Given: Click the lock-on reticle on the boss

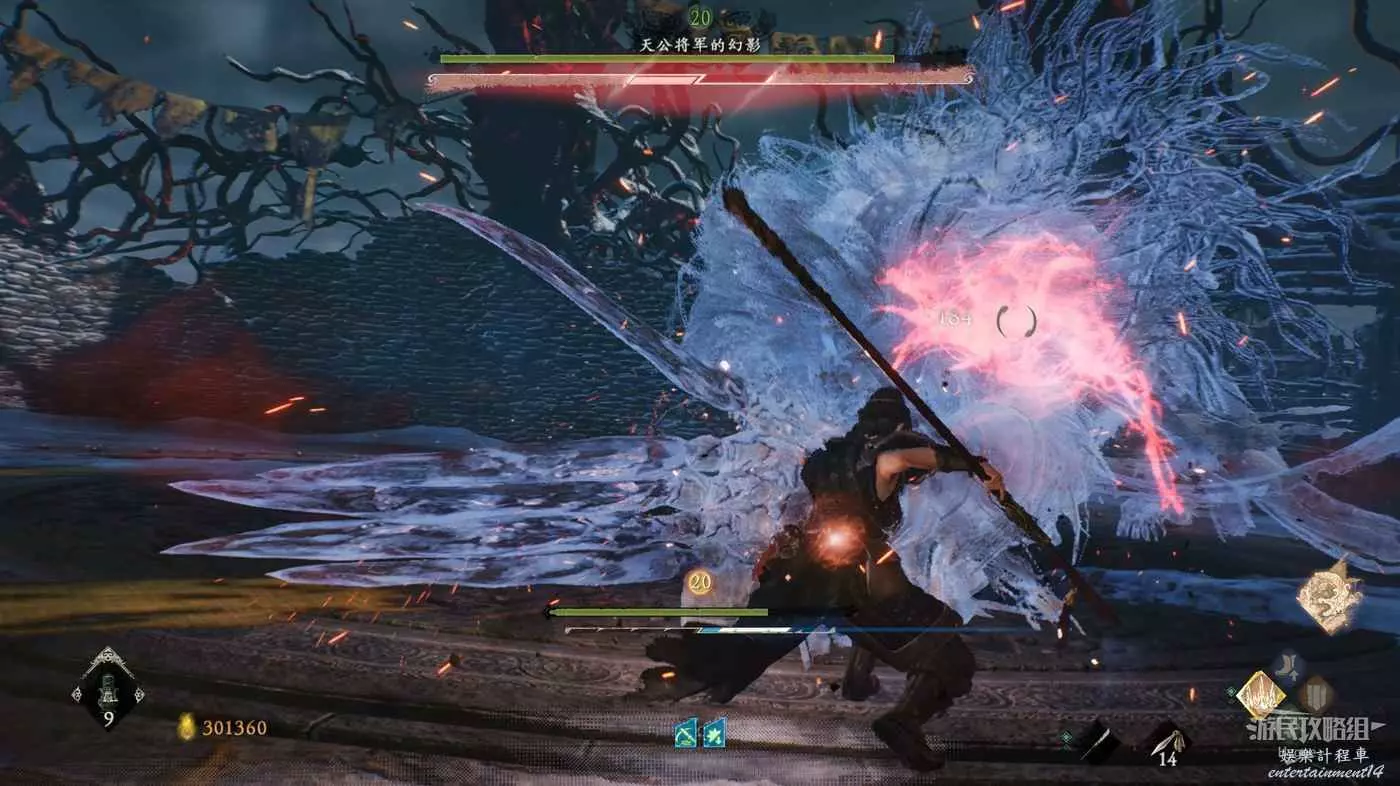Looking at the screenshot, I should coord(1016,321).
